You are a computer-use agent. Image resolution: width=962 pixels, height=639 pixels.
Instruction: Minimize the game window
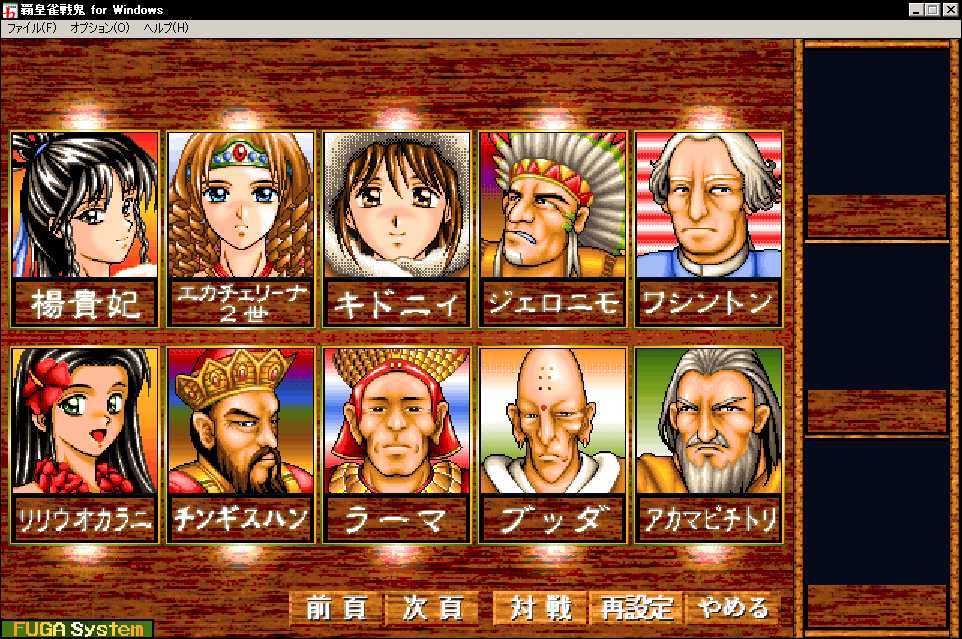click(x=917, y=9)
